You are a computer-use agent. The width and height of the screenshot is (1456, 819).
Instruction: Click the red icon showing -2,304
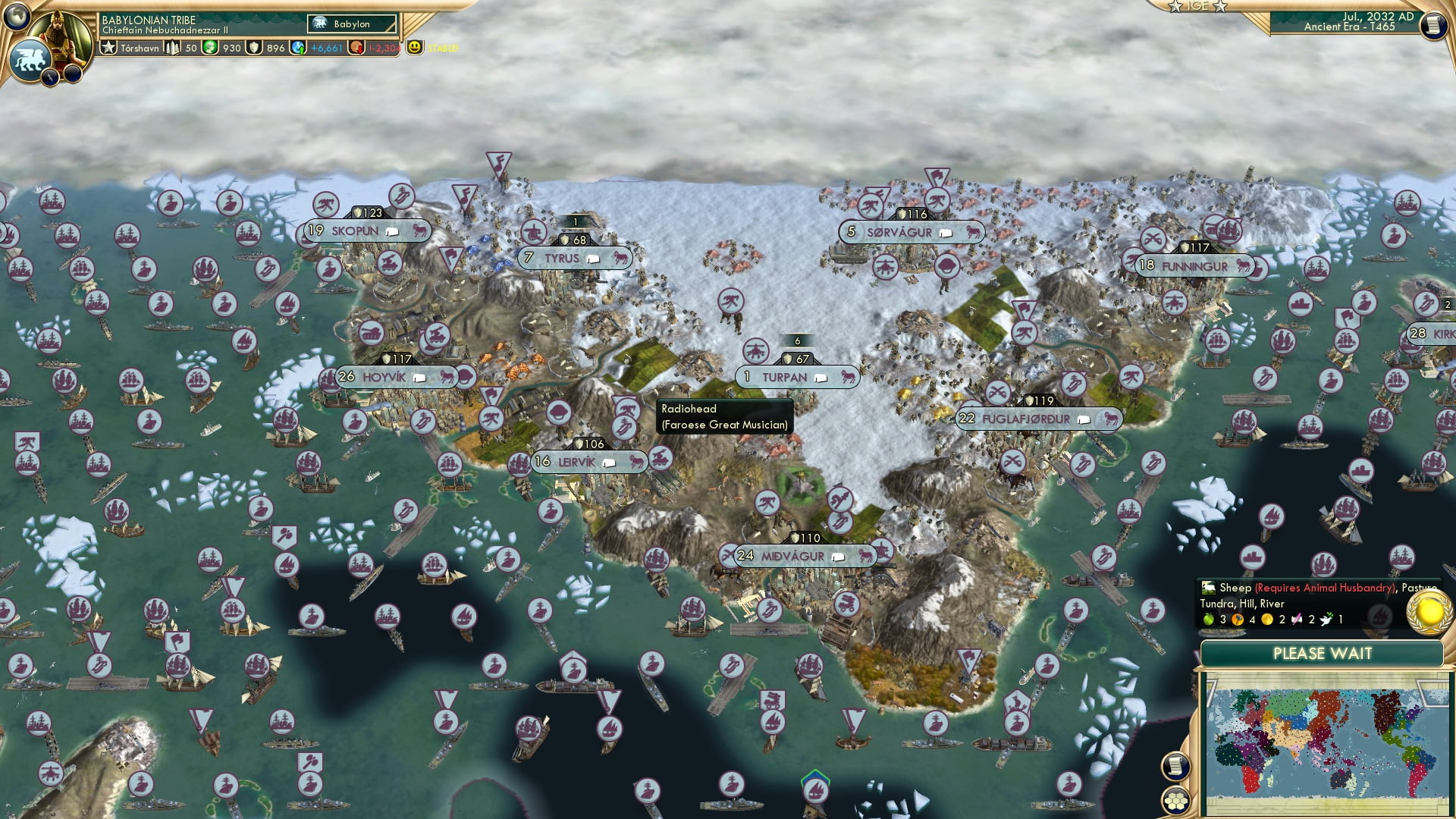(356, 48)
